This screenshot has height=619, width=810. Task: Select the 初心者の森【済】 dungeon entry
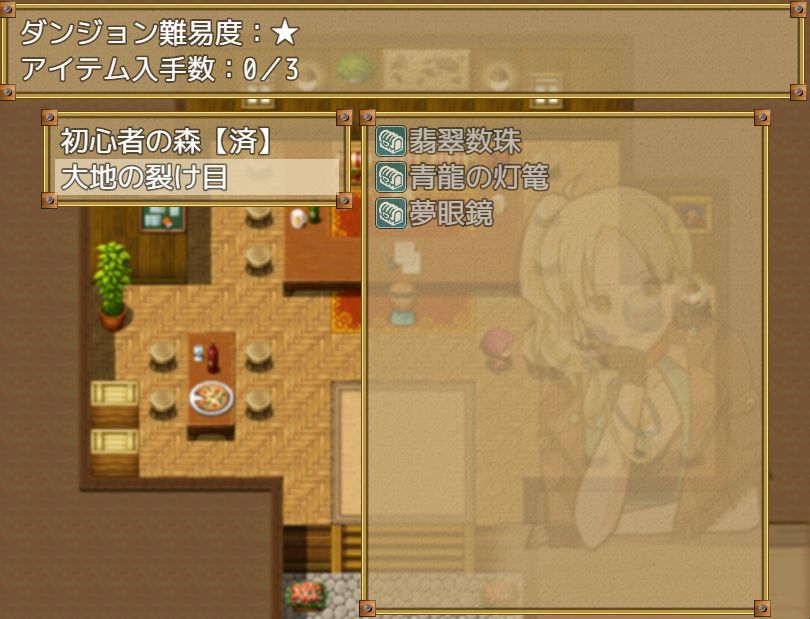pos(166,142)
